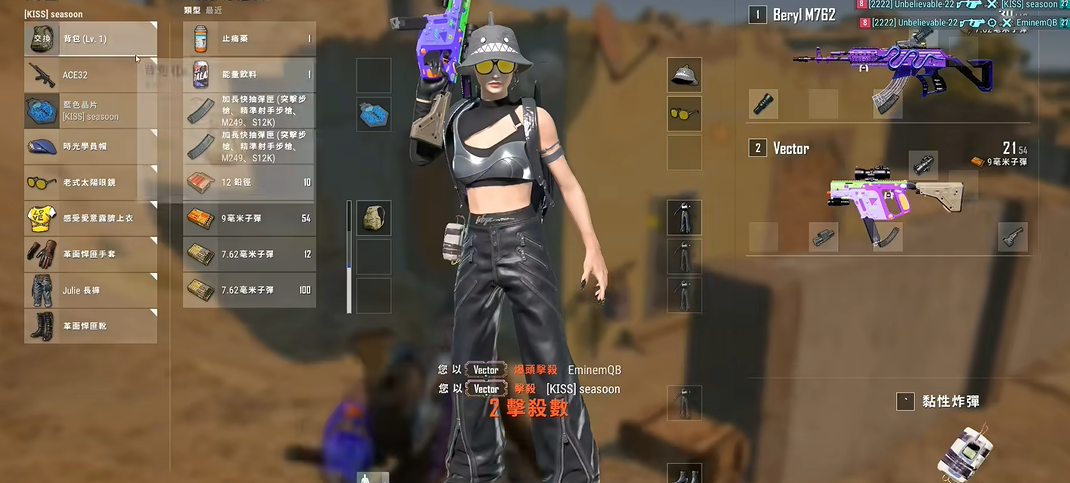Click the equipped yellow sunglasses slot
Screen dimensions: 1070x483
click(x=684, y=113)
